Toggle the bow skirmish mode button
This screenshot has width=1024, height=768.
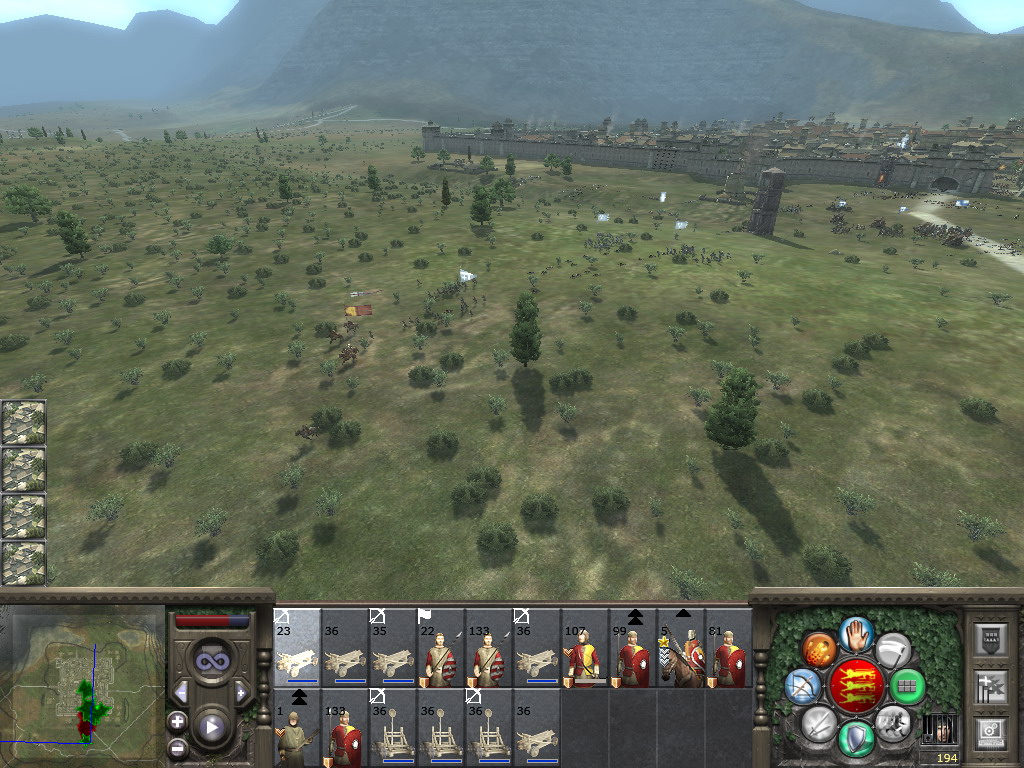803,686
